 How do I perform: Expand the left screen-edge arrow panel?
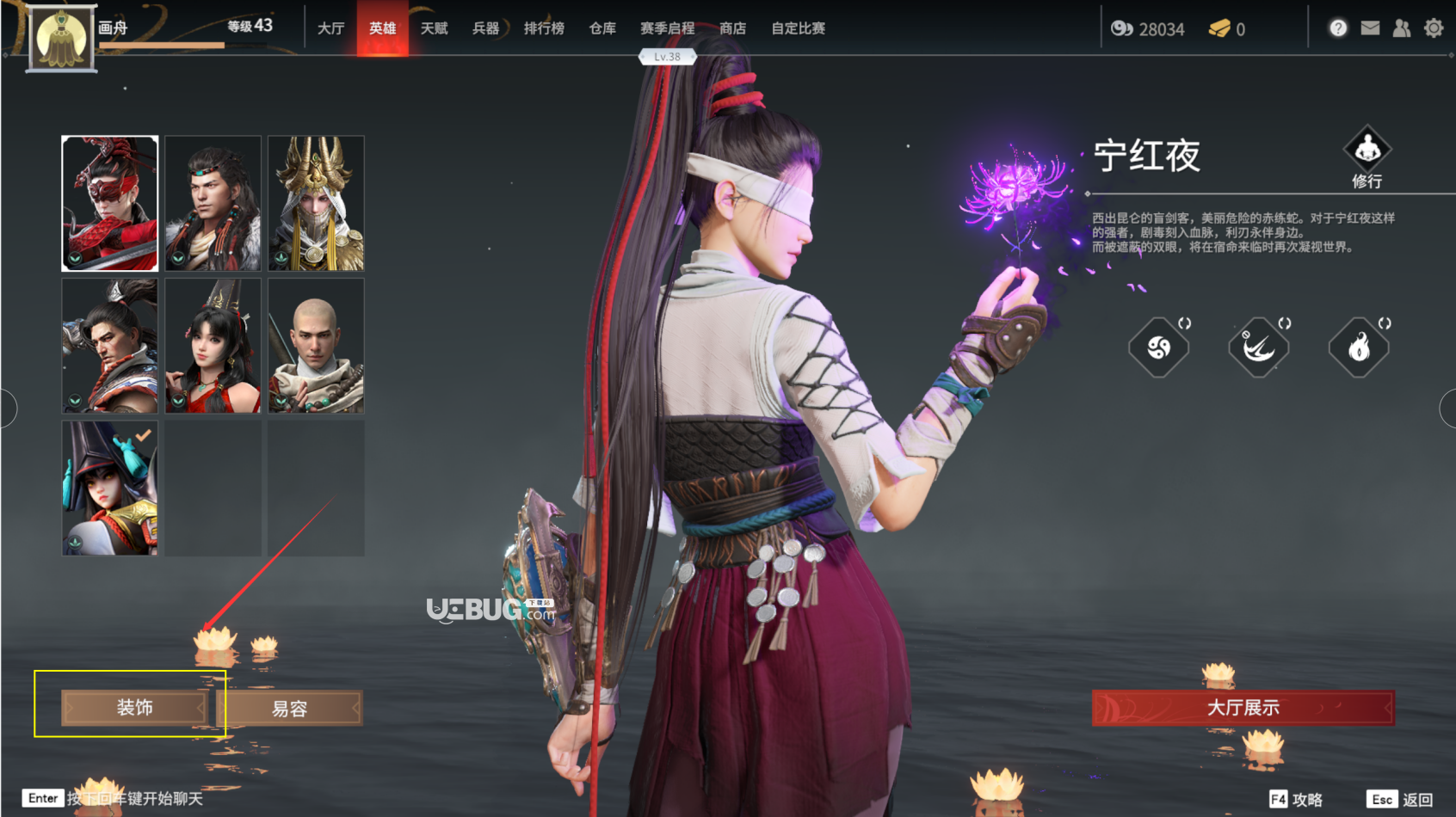tap(5, 408)
